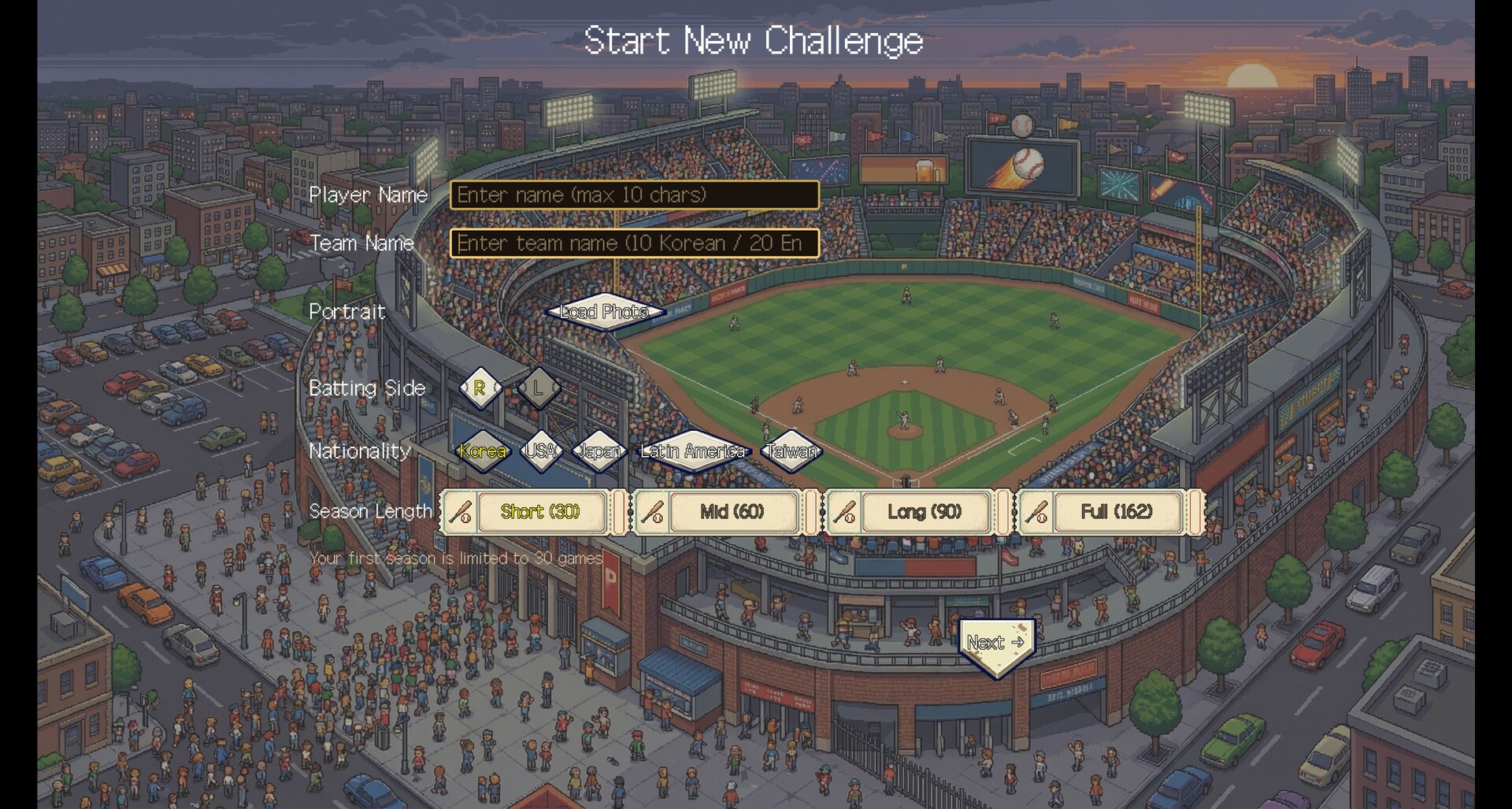Pick the Long (90) season length

click(x=924, y=512)
